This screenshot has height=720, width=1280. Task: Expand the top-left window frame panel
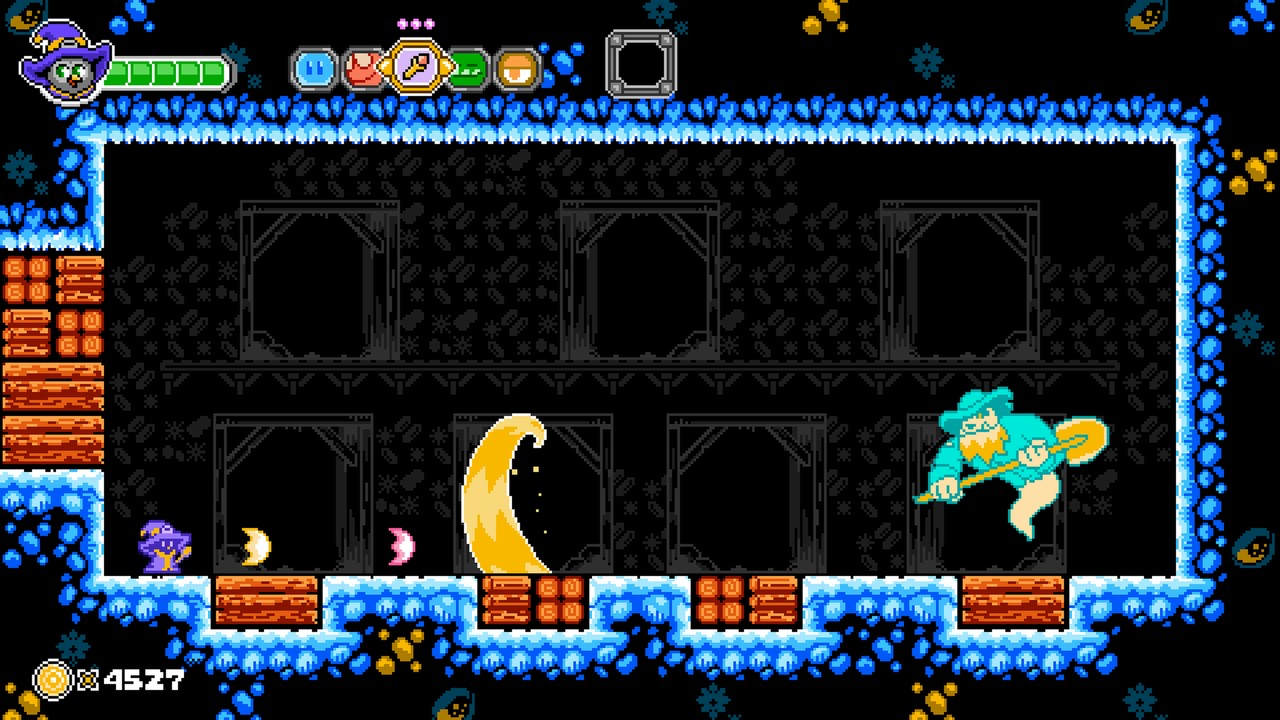[320, 280]
